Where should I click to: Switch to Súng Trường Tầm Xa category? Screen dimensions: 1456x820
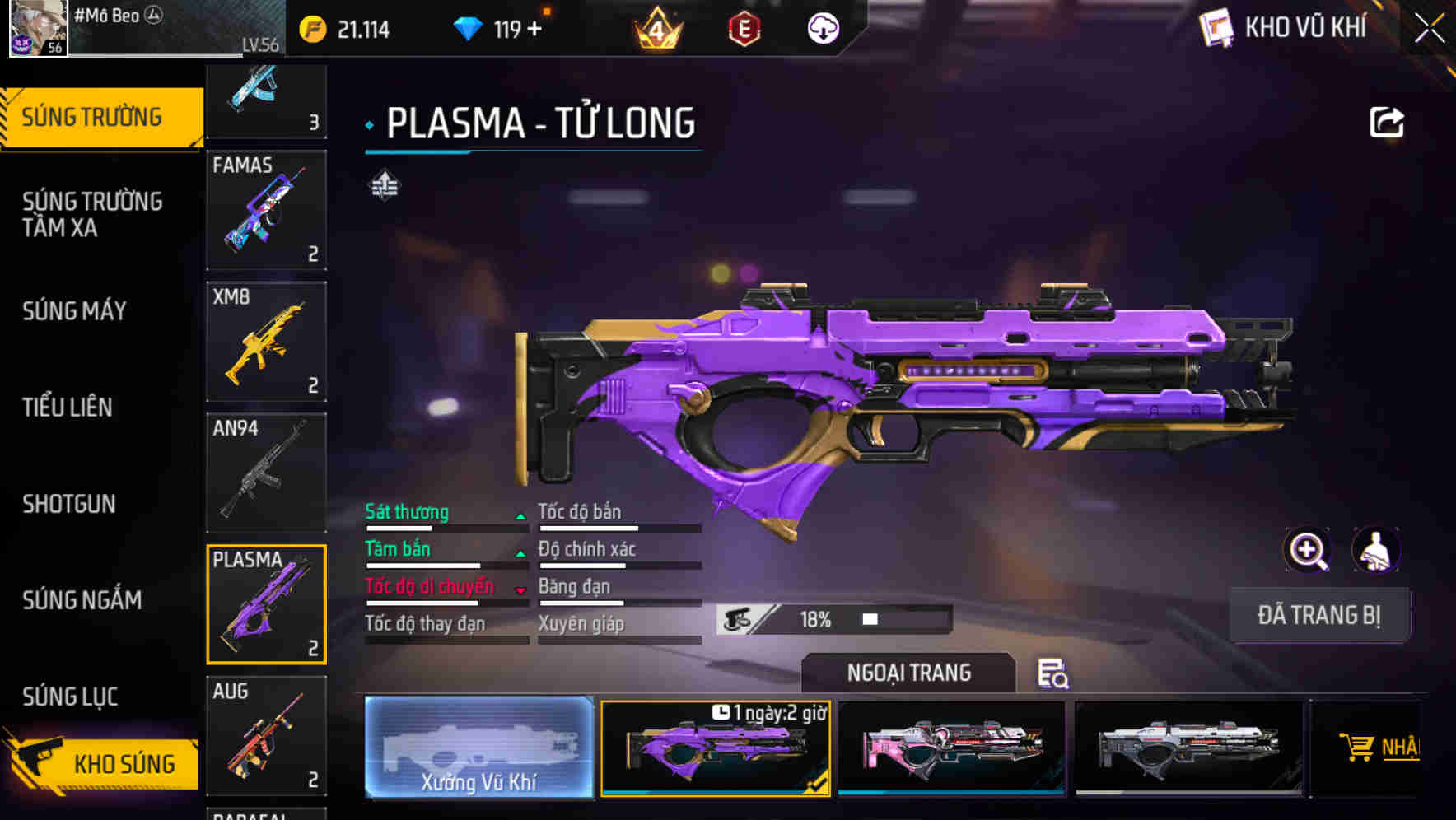[92, 214]
